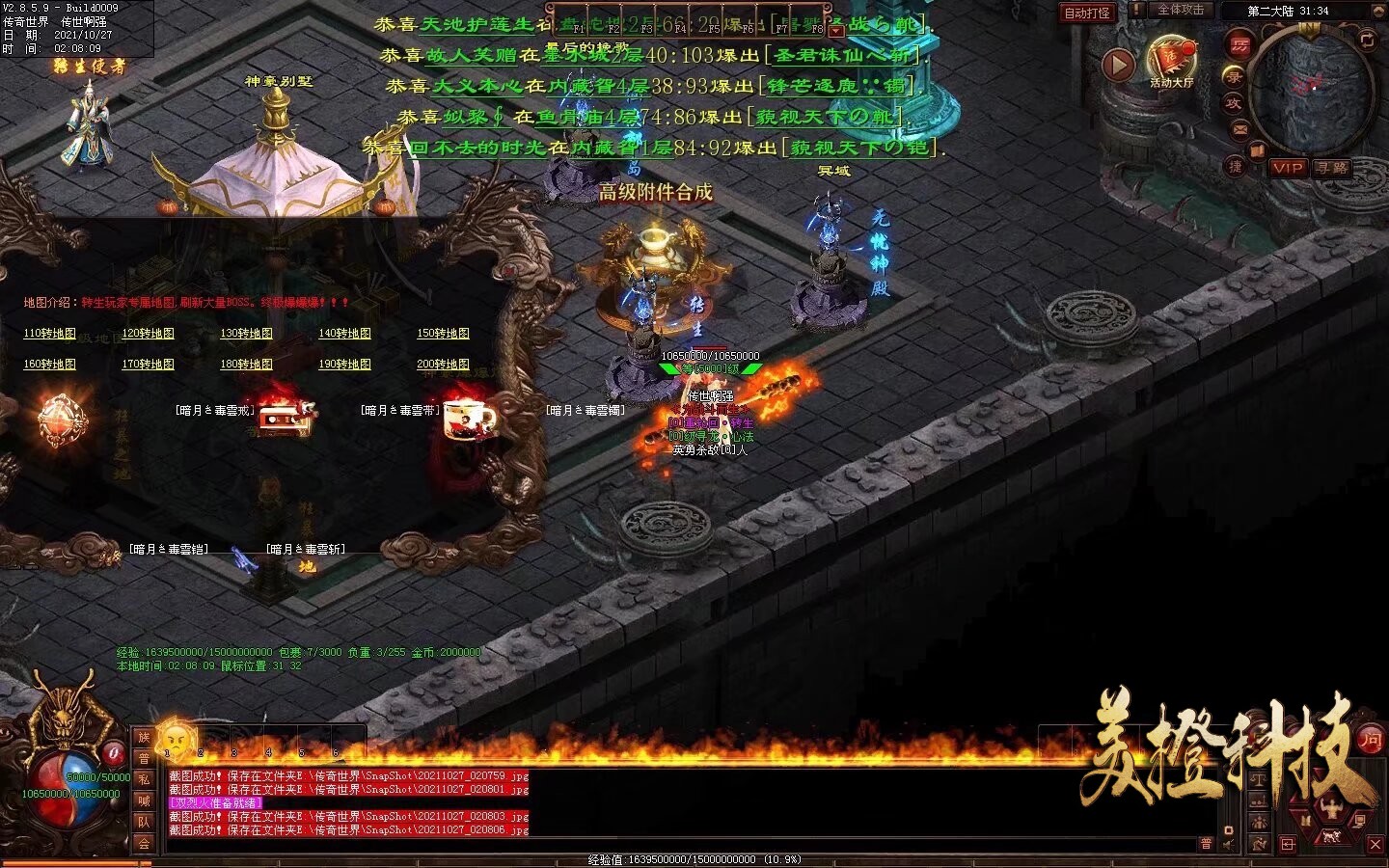
Task: Open the angry emoji icon in the chat panel
Action: [x=175, y=739]
